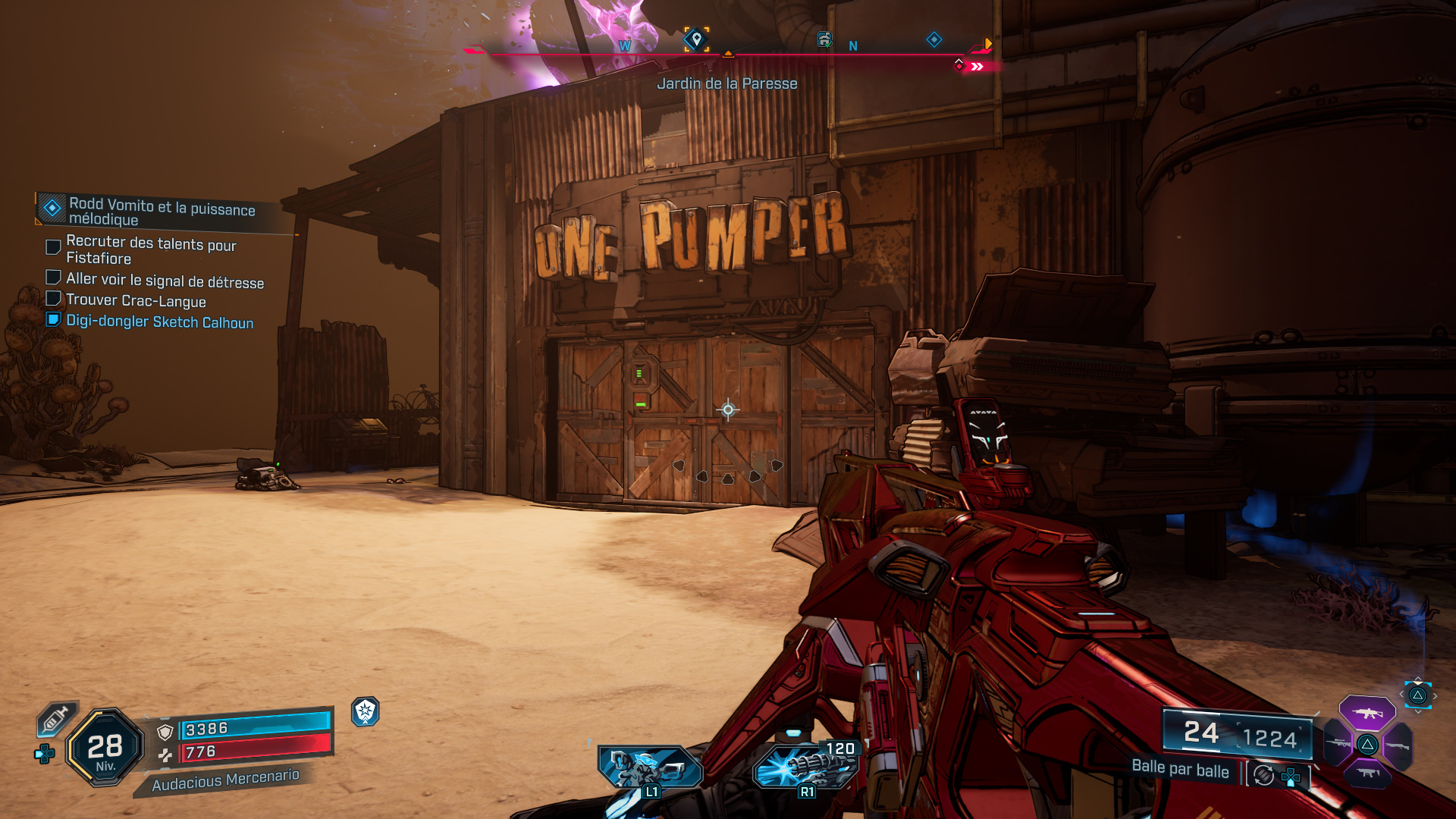Click the fire mode cycle icon near the ammo counter
1456x819 pixels.
(x=1263, y=776)
